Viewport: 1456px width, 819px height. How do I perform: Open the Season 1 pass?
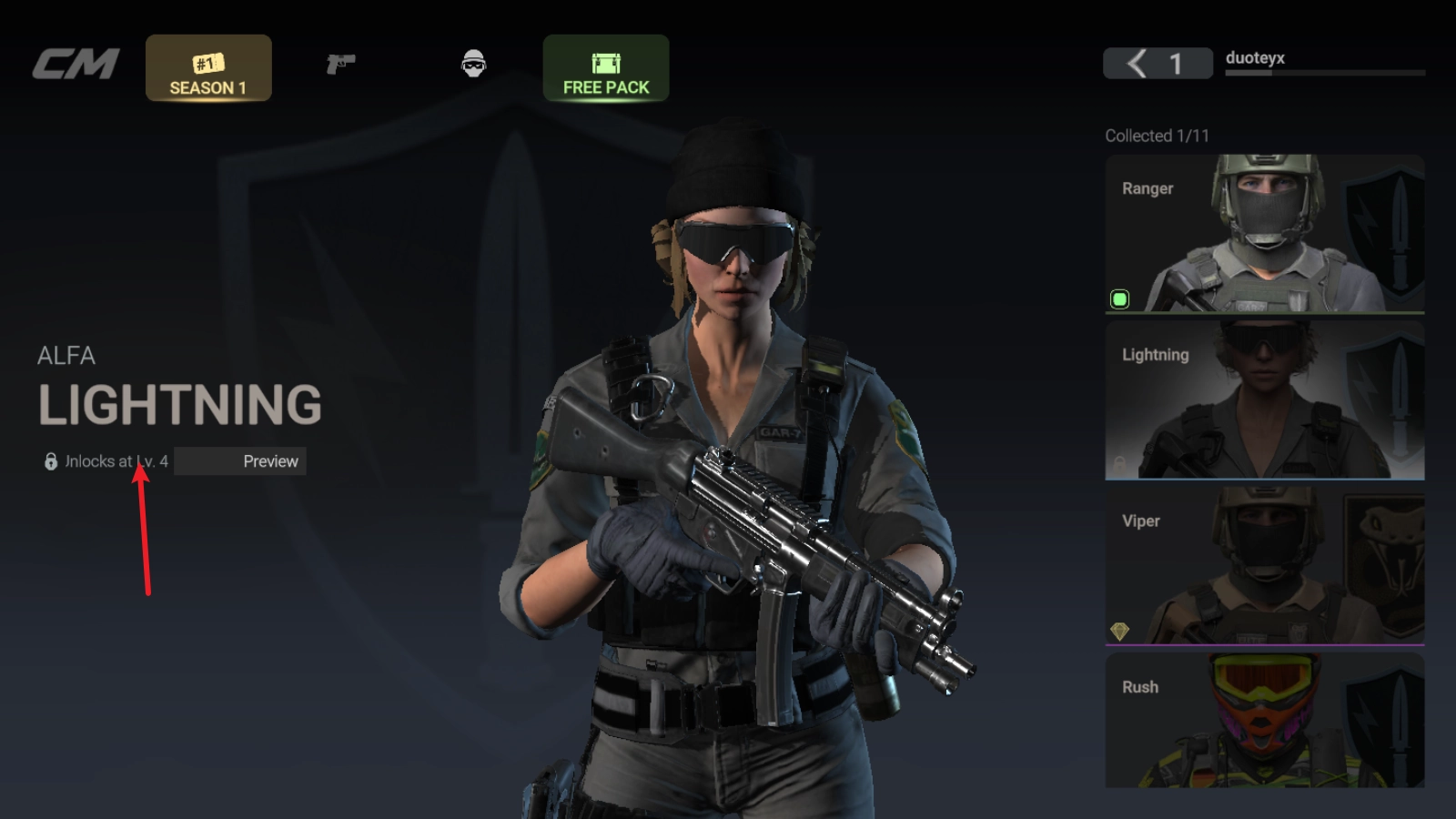208,68
